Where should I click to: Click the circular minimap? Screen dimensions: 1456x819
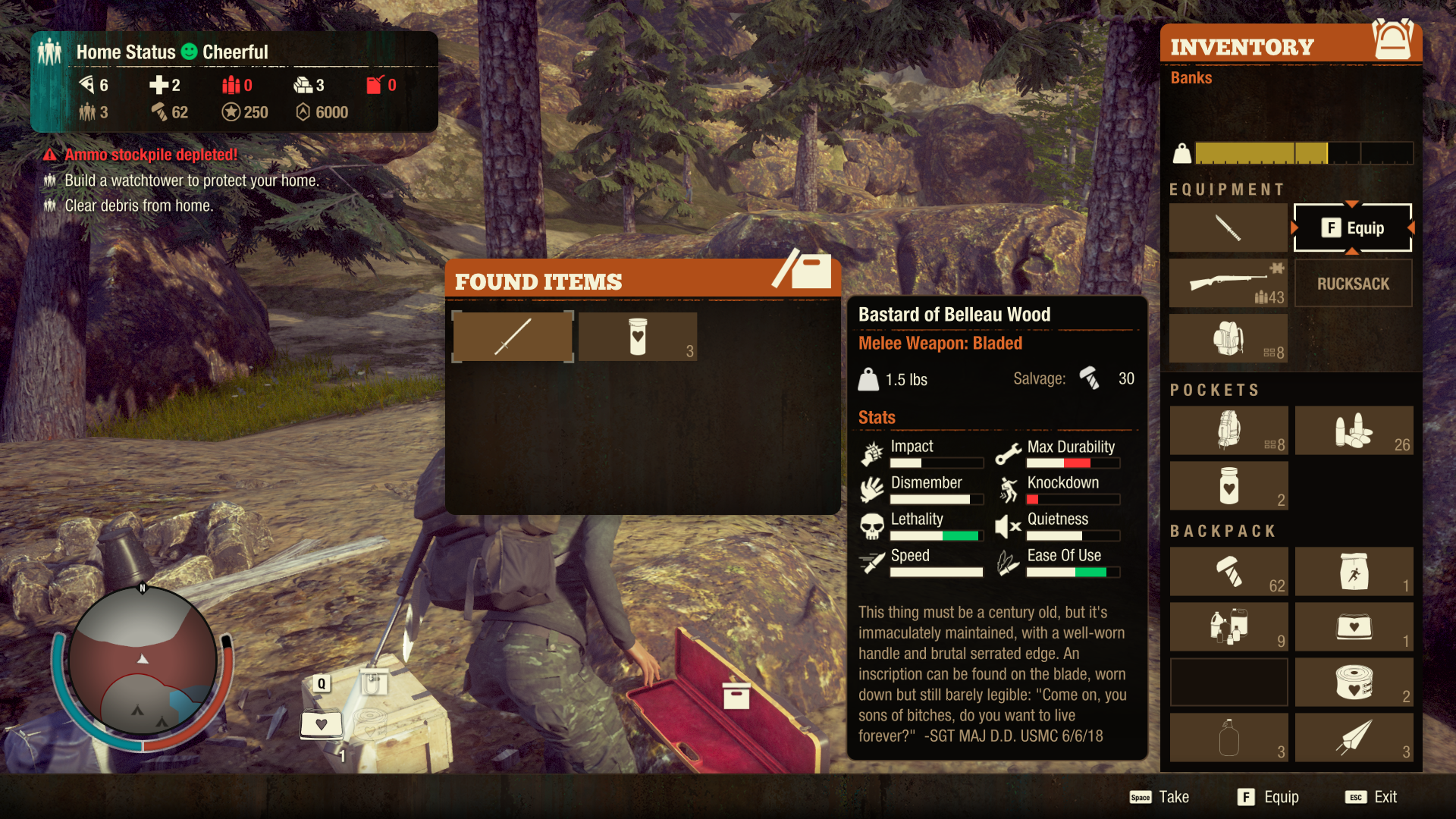pos(143,661)
